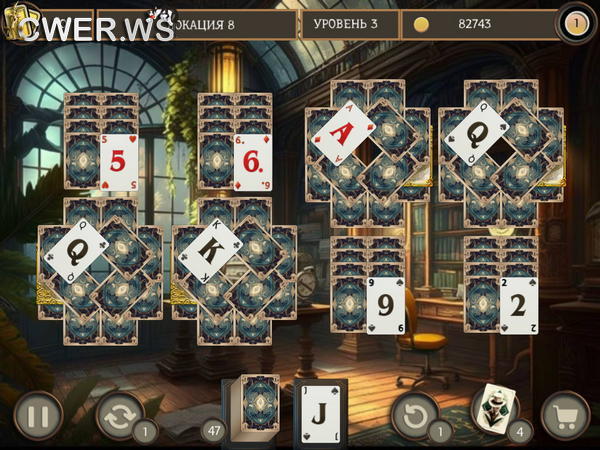Choose the black 2 card

pyautogui.click(x=519, y=304)
